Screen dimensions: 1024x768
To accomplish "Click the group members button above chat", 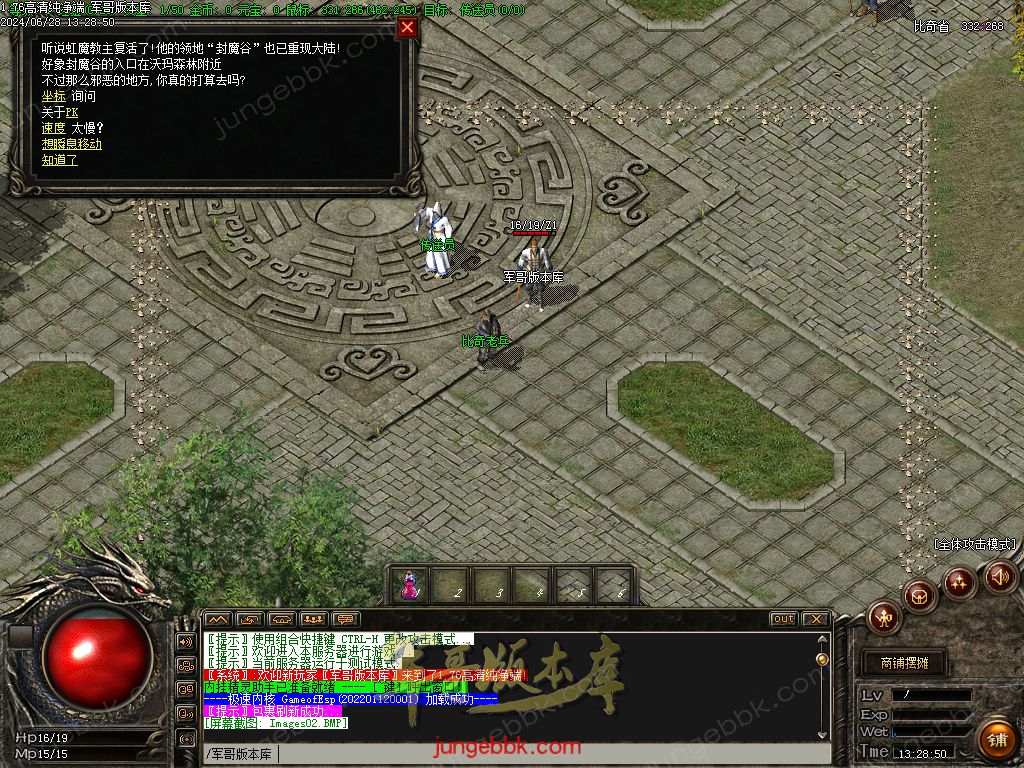I will coord(314,619).
